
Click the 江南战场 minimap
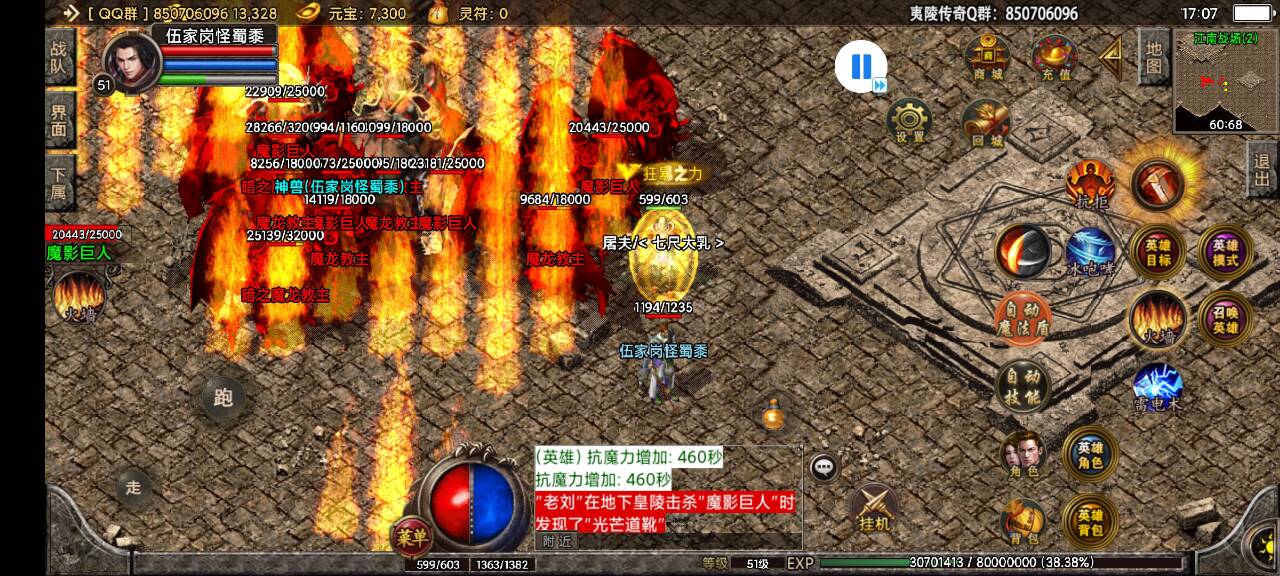(1225, 82)
